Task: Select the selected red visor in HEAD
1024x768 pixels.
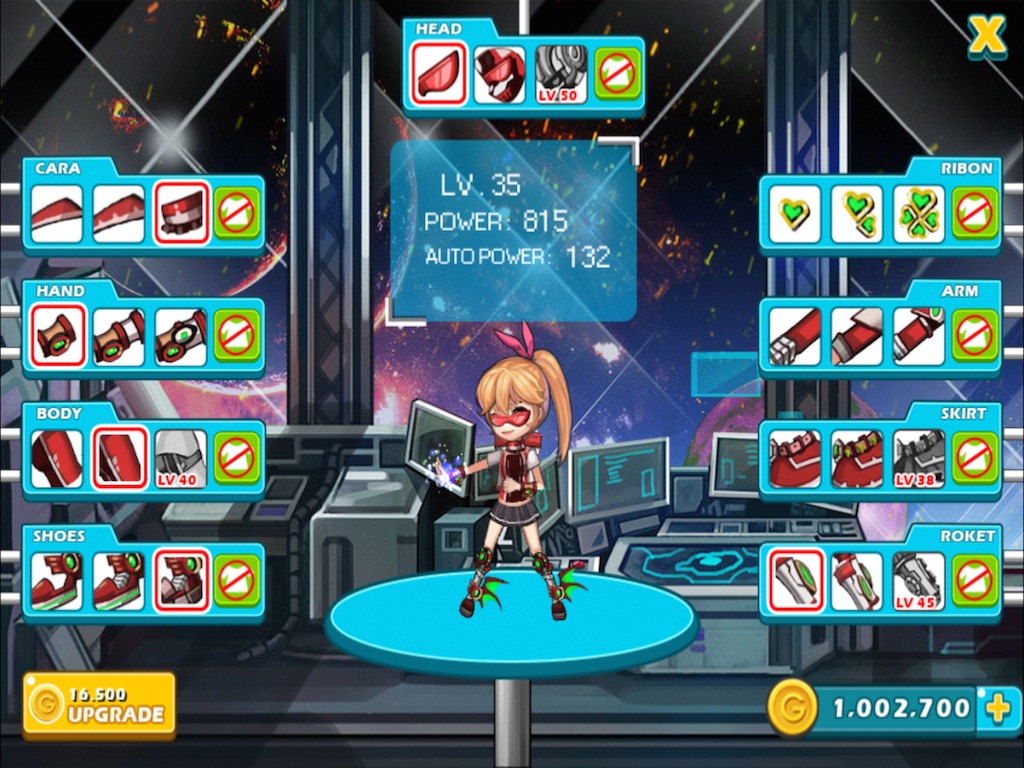Action: [x=438, y=75]
